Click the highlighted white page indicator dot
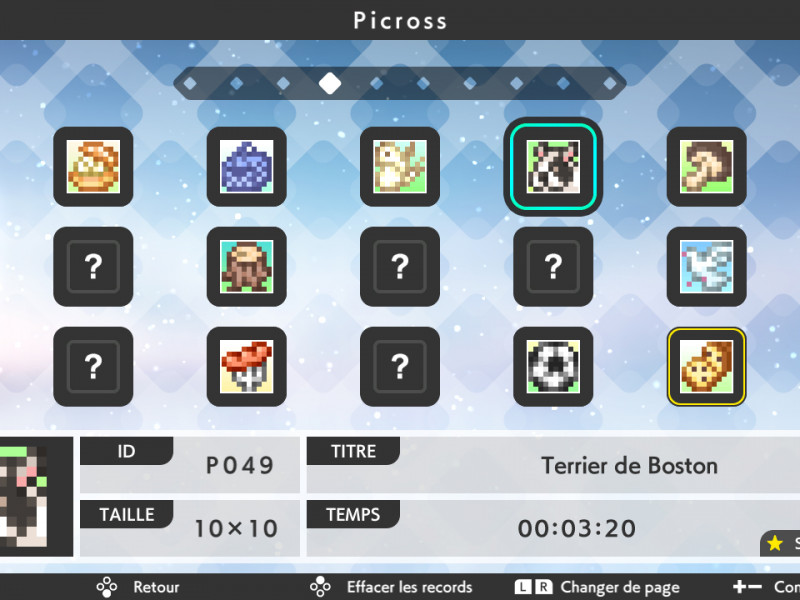This screenshot has height=600, width=800. [x=329, y=83]
